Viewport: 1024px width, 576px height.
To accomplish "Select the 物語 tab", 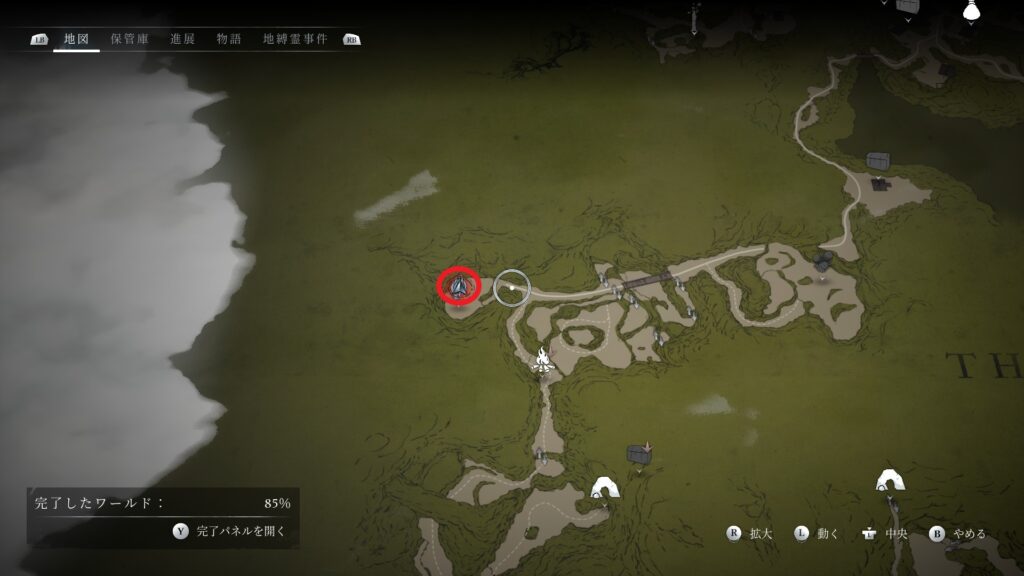I will (229, 39).
